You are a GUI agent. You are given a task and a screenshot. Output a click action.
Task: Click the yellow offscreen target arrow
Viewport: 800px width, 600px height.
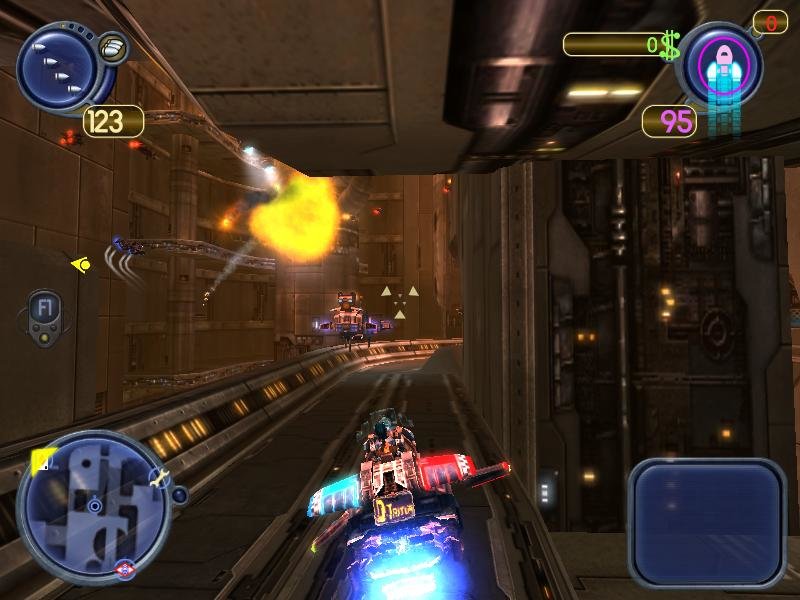(x=80, y=264)
